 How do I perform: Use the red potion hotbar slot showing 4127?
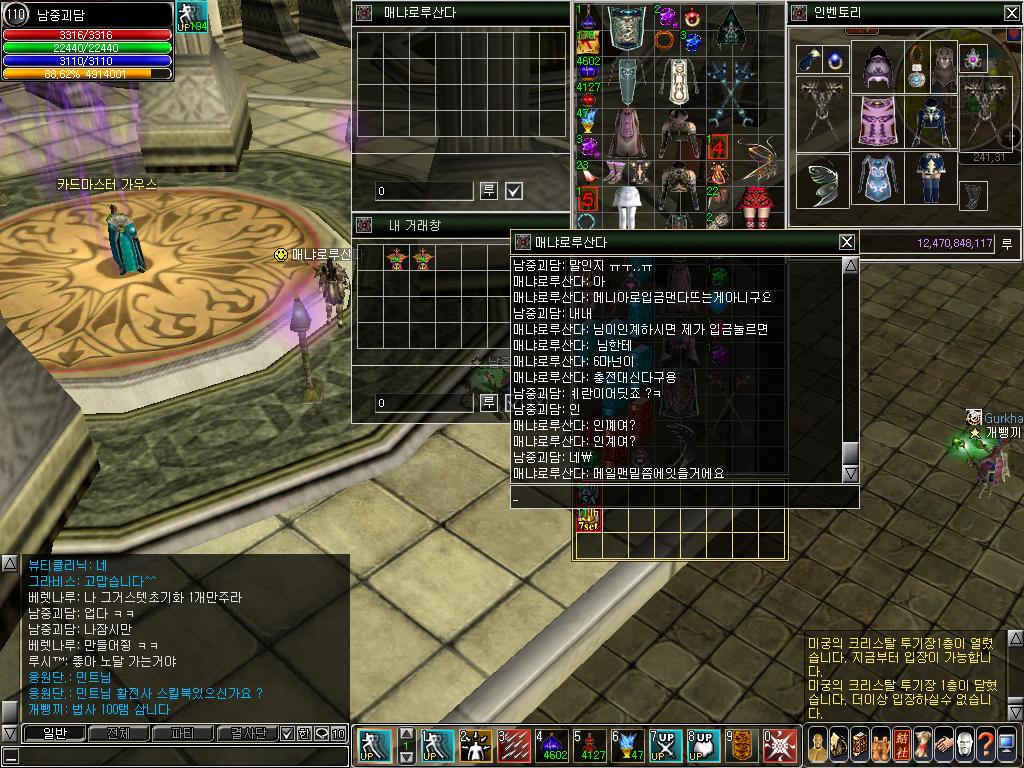pos(592,746)
